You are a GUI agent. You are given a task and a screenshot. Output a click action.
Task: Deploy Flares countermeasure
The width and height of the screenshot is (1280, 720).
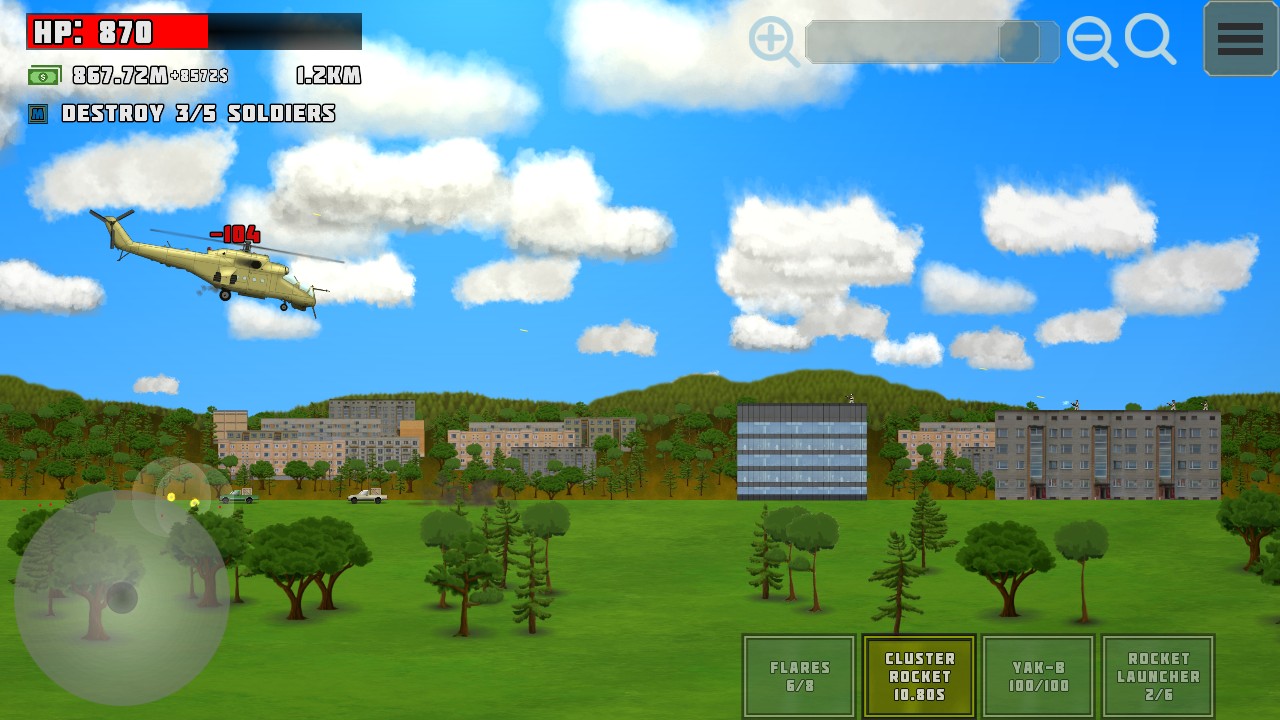[799, 676]
